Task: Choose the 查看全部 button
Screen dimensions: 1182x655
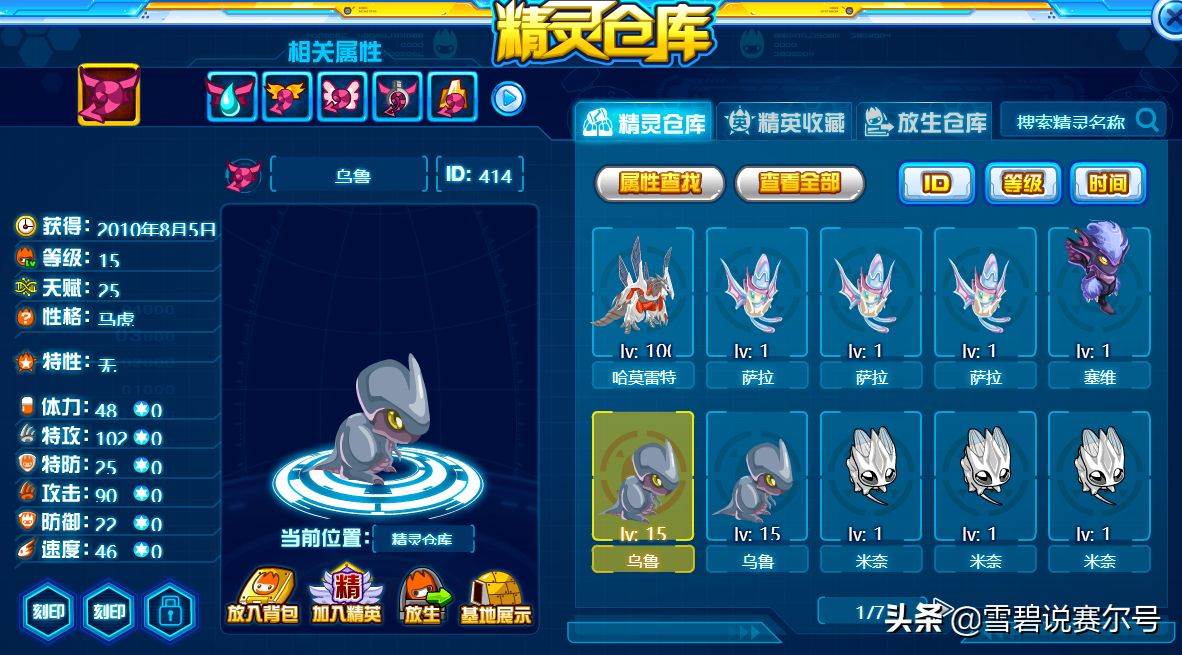Action: pyautogui.click(x=799, y=183)
